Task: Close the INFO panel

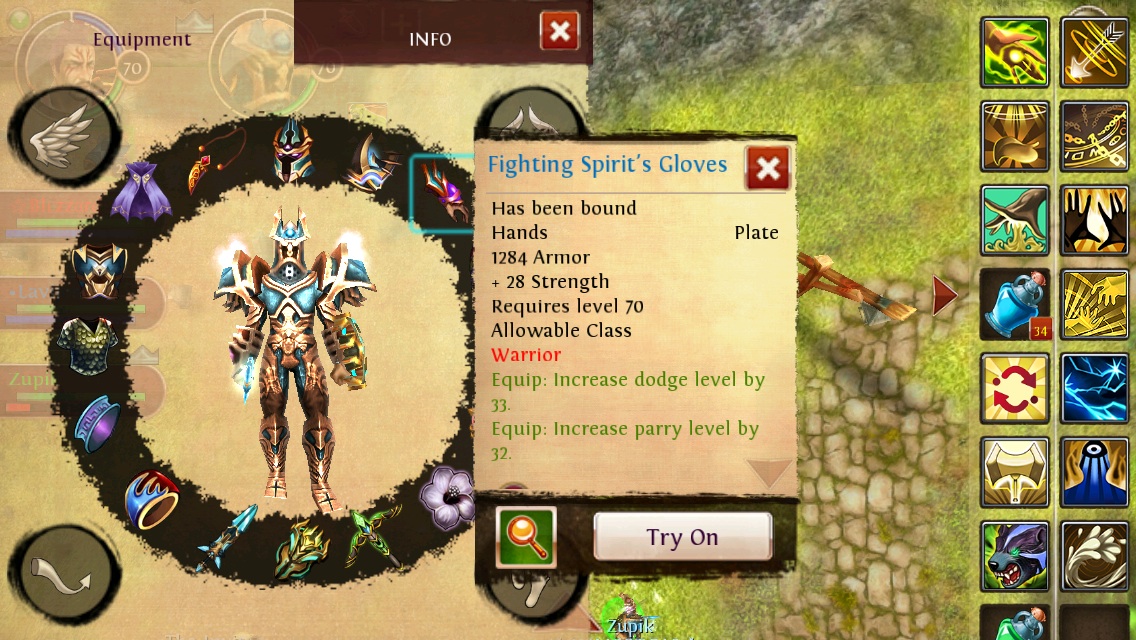Action: click(560, 32)
